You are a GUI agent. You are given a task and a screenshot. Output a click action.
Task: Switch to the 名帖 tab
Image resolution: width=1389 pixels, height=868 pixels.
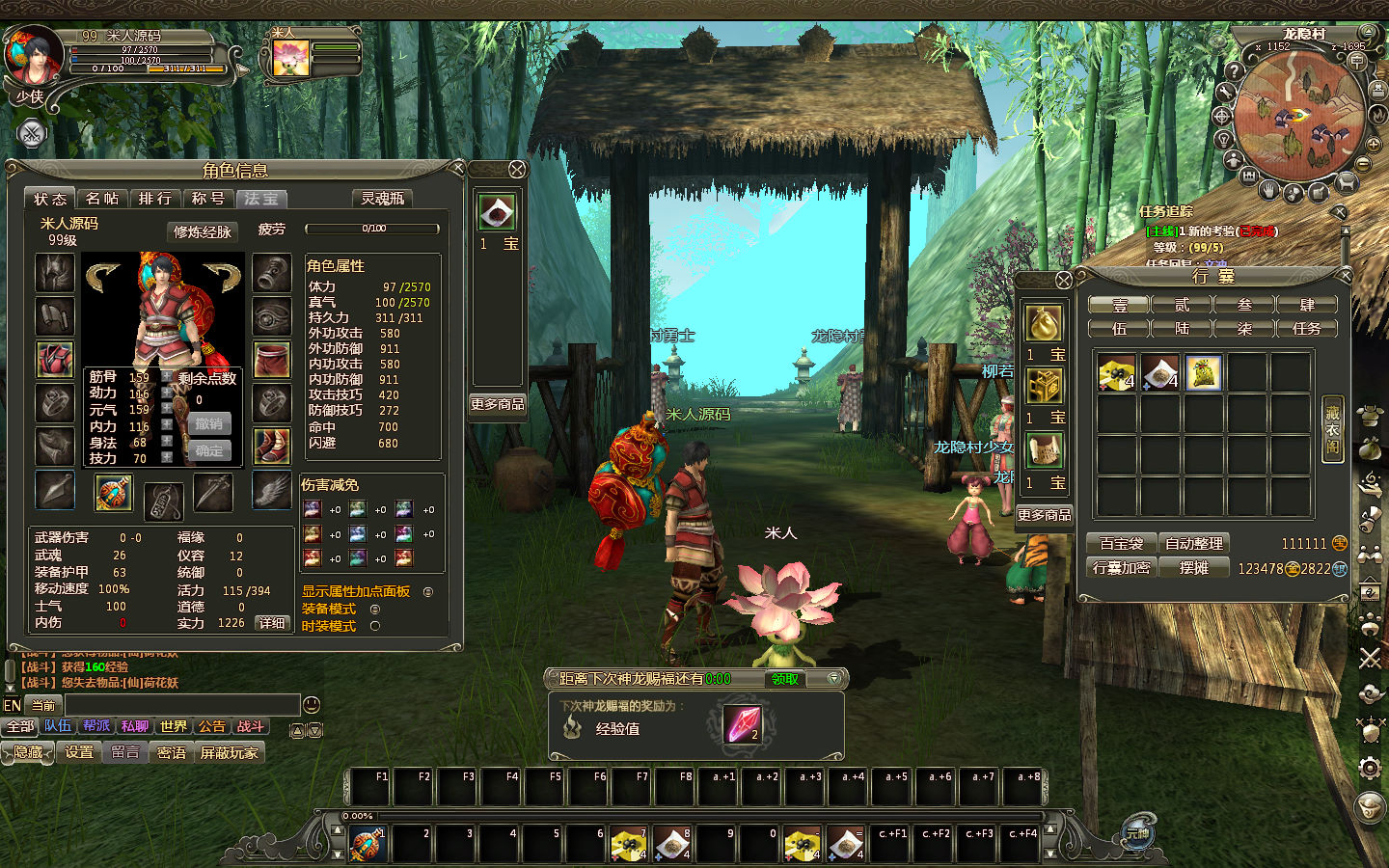pos(101,199)
